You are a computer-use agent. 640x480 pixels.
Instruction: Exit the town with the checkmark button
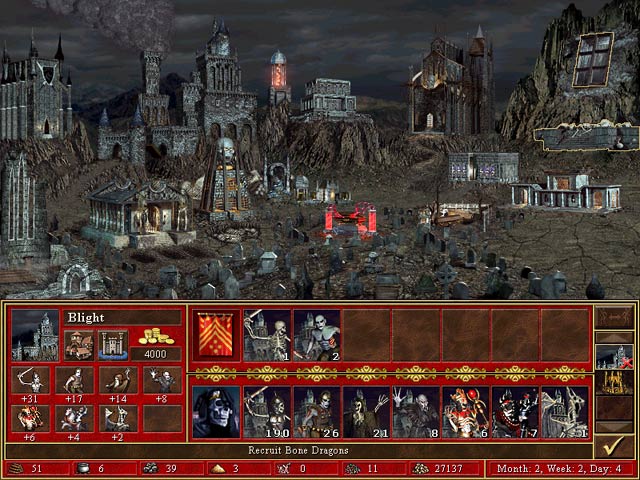(x=613, y=442)
